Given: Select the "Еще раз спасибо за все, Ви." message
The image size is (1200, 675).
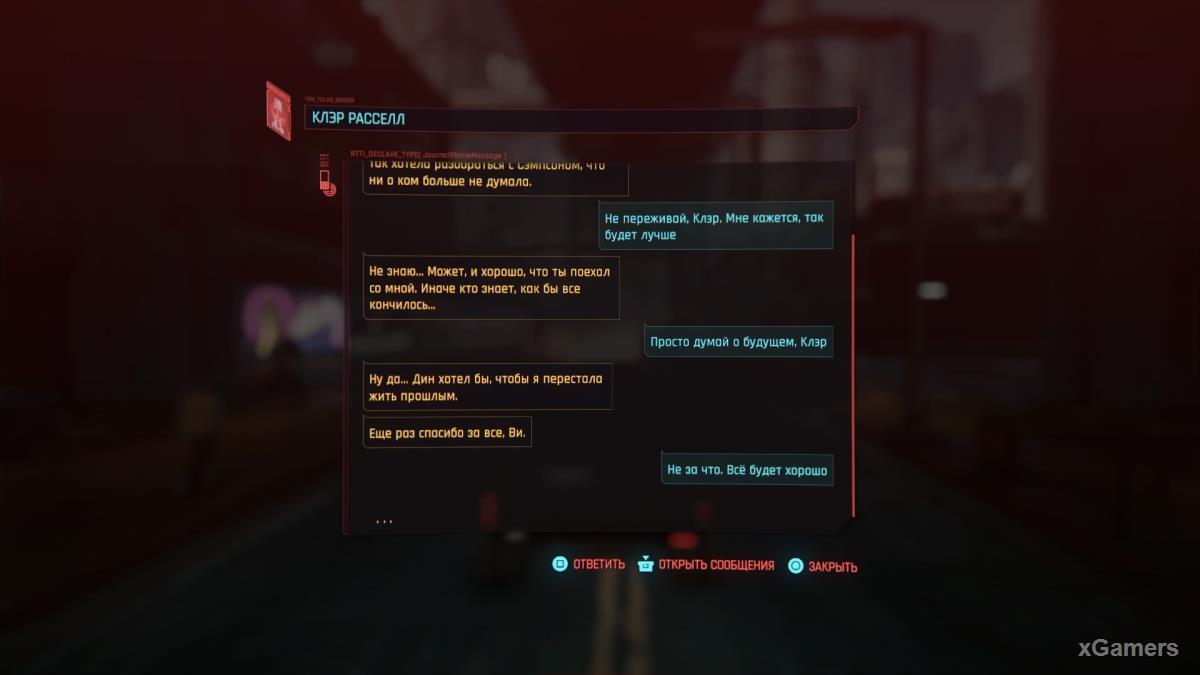Looking at the screenshot, I should 447,433.
